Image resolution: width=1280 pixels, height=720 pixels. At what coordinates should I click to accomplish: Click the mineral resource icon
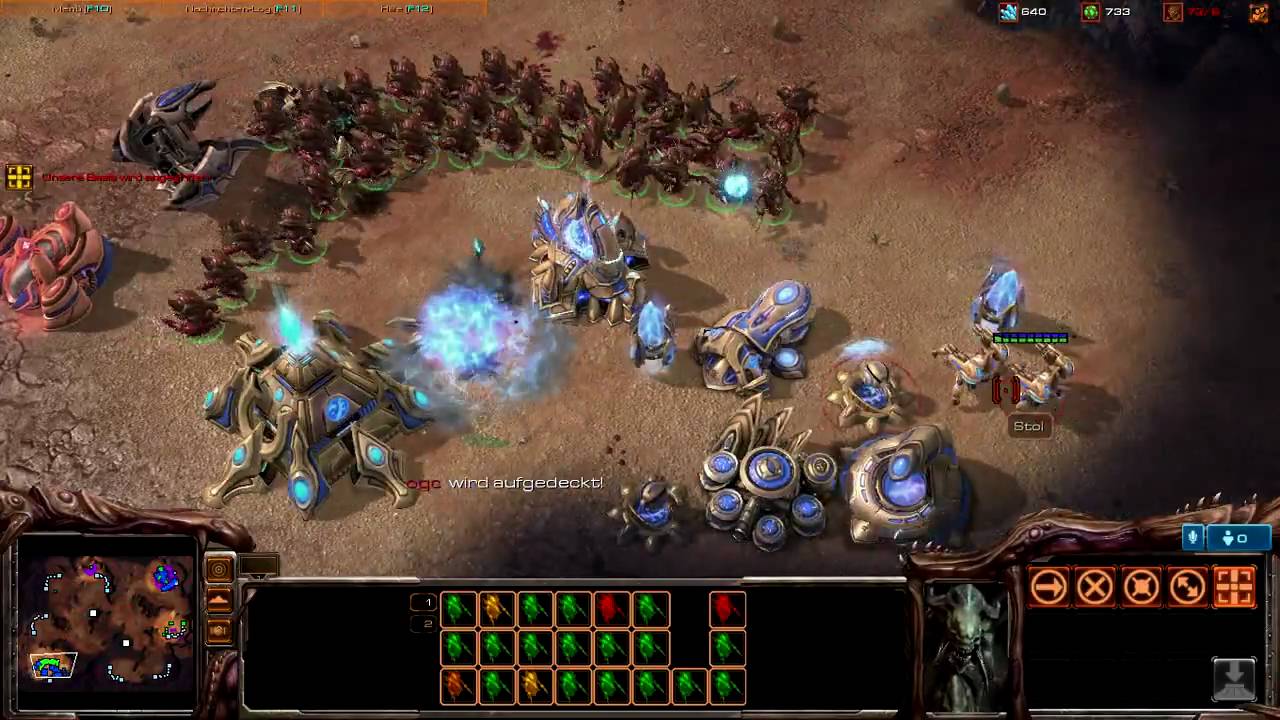[x=1008, y=12]
